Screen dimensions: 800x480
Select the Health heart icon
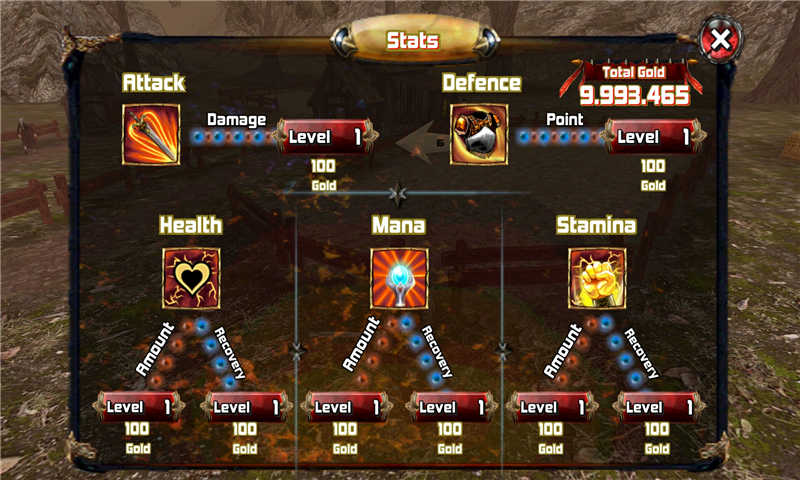pyautogui.click(x=191, y=277)
